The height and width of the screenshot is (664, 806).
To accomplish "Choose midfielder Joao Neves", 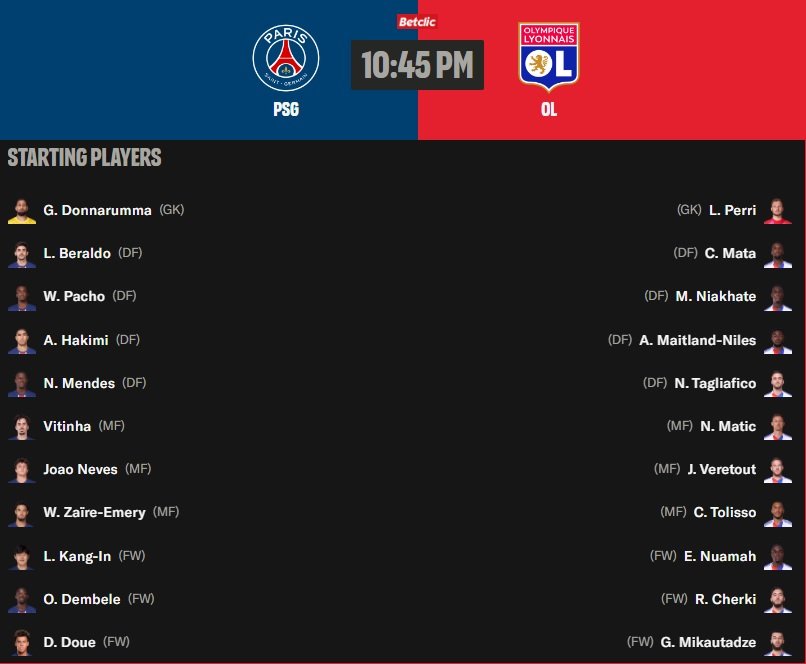I will tap(80, 469).
